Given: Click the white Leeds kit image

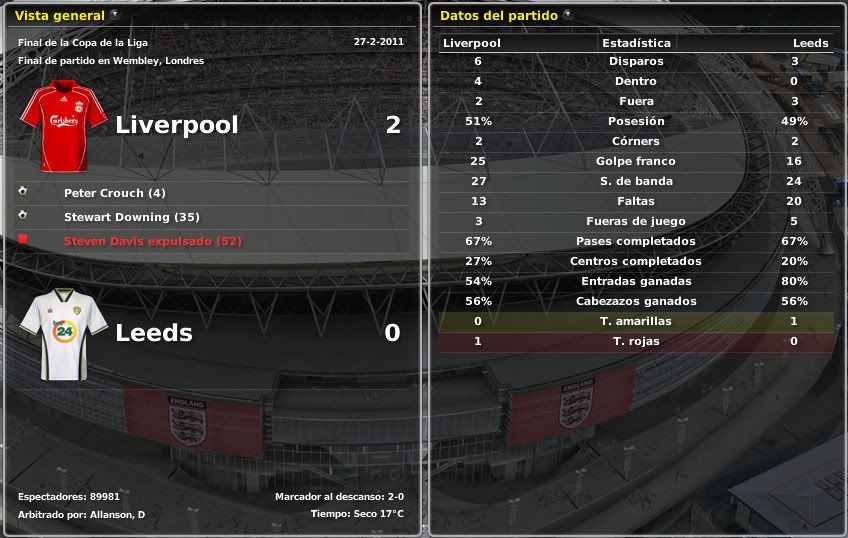Looking at the screenshot, I should pos(64,335).
